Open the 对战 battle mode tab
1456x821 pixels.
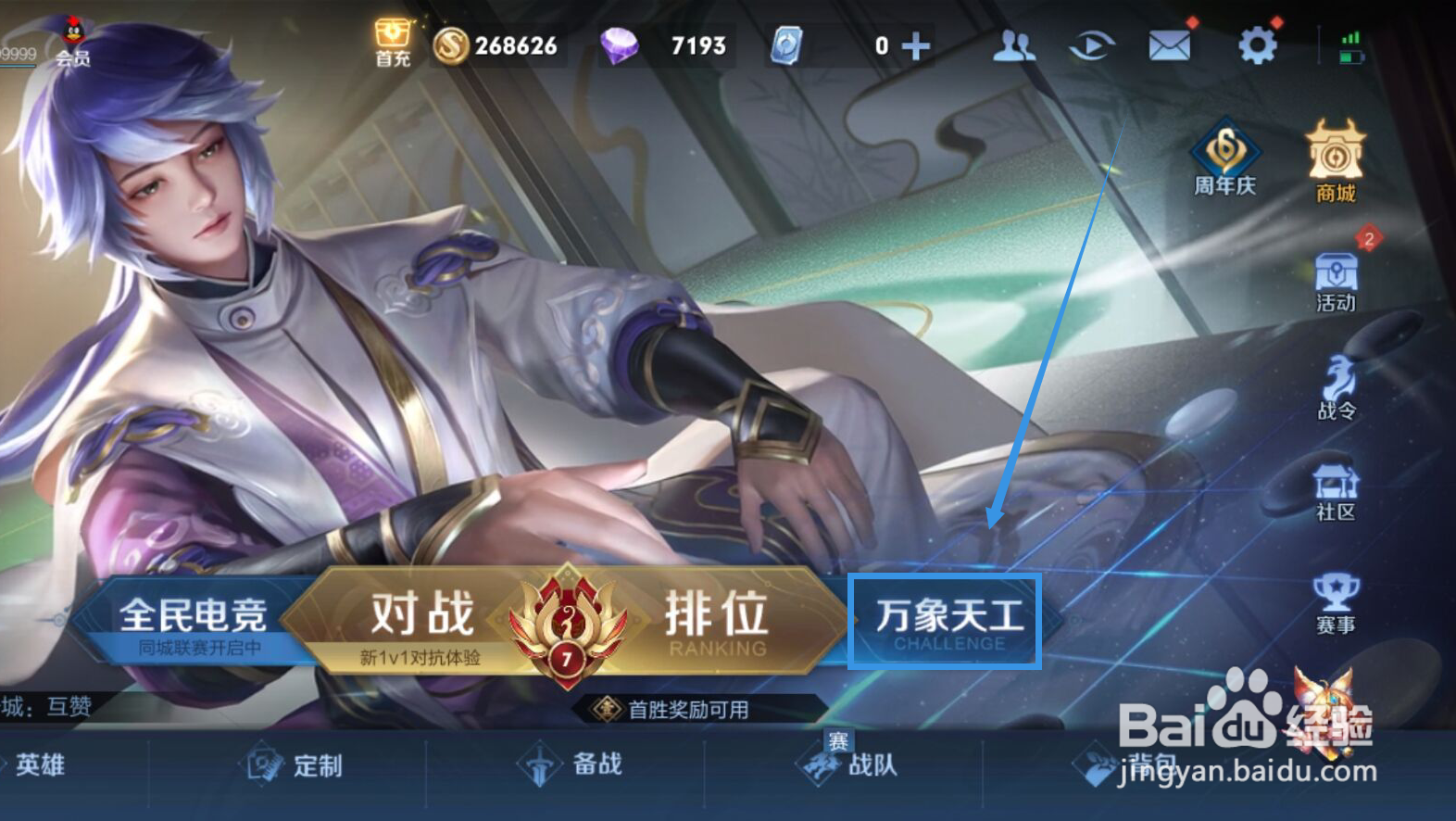(424, 613)
